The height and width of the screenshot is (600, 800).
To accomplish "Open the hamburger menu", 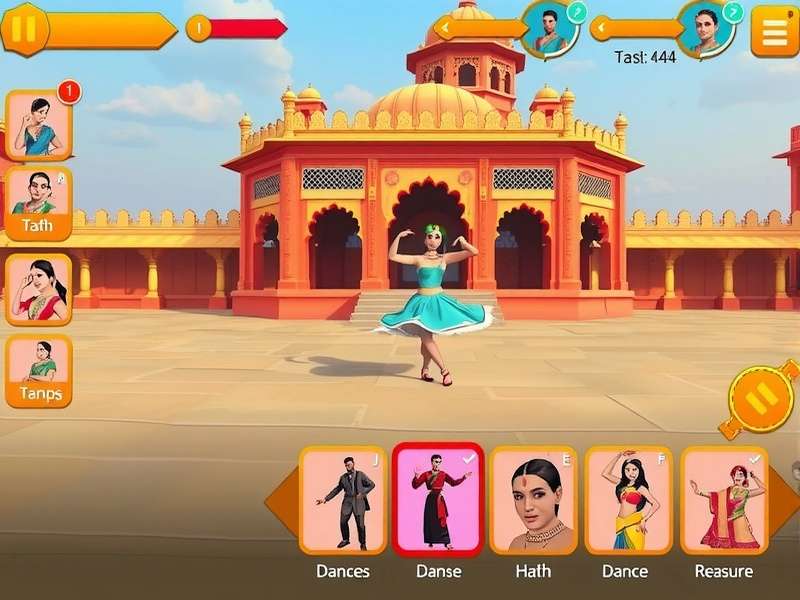I will (x=774, y=31).
